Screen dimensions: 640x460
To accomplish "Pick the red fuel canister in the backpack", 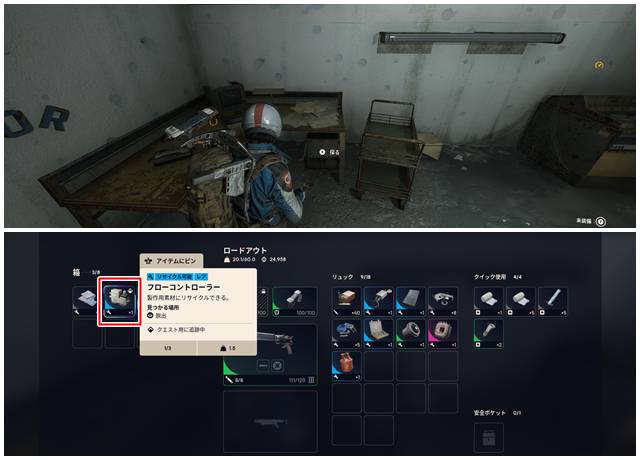I will [x=346, y=365].
